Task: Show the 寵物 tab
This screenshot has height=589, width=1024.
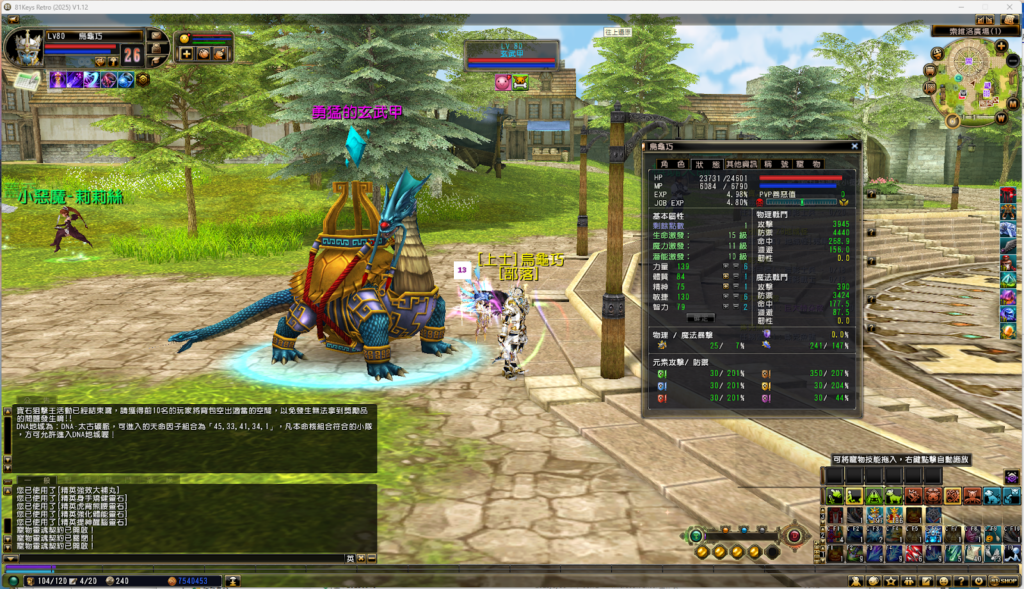Action: click(809, 164)
